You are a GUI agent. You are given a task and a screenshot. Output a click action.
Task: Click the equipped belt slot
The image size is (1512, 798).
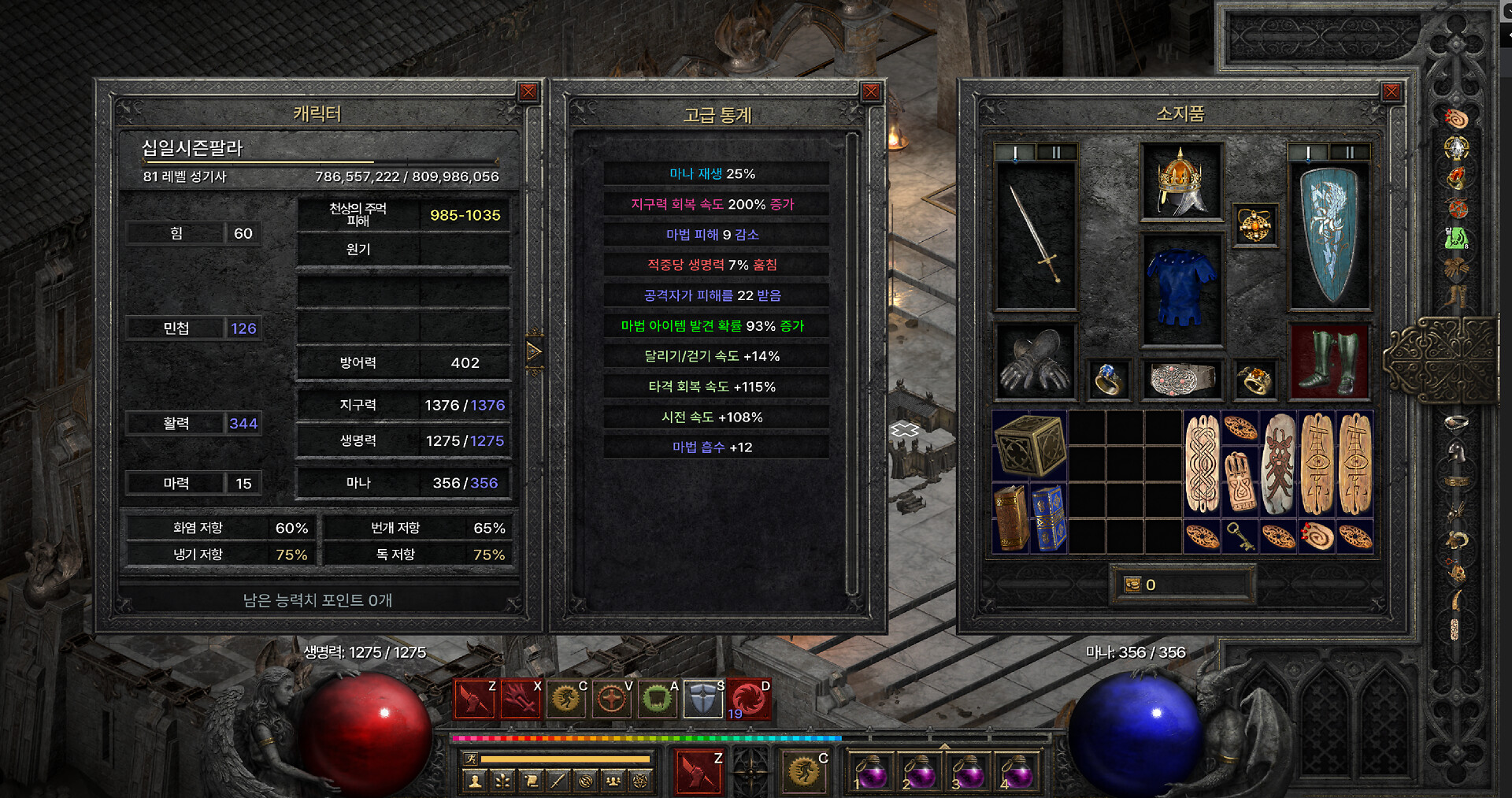pos(1181,379)
